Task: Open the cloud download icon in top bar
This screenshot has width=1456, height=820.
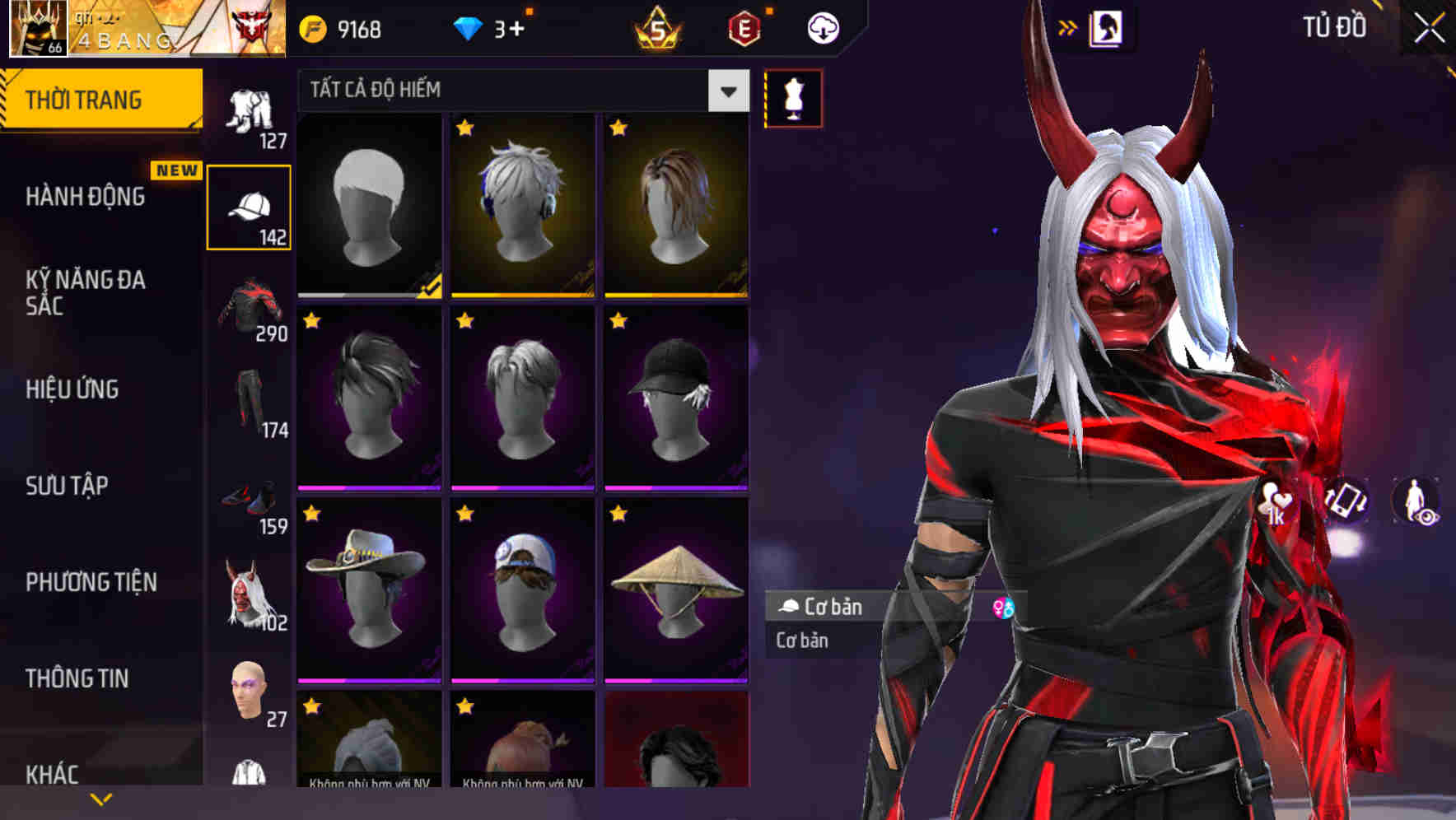Action: coord(822,27)
